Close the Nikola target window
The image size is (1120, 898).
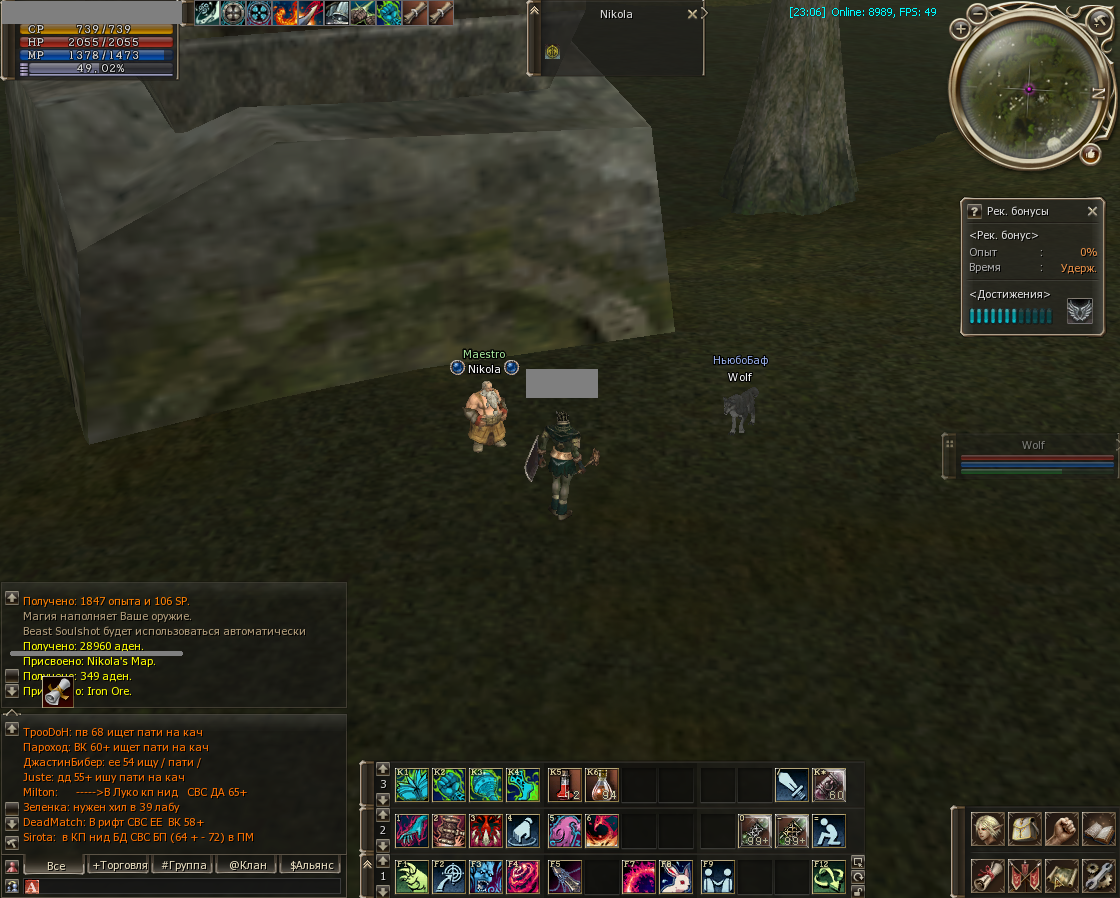point(692,15)
